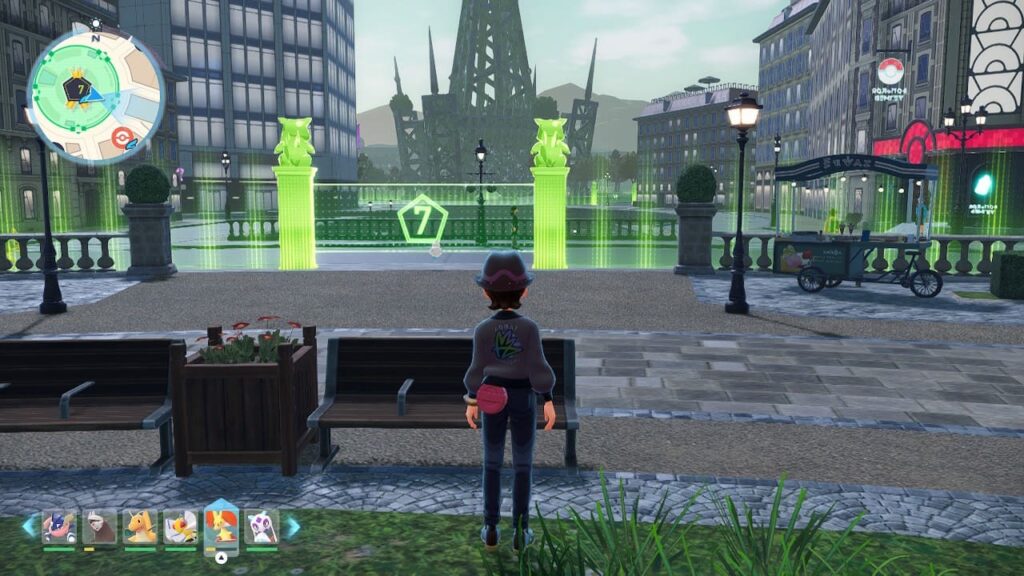This screenshot has height=576, width=1024.
Task: Select the highlighted Delphox party slot
Action: point(221,526)
